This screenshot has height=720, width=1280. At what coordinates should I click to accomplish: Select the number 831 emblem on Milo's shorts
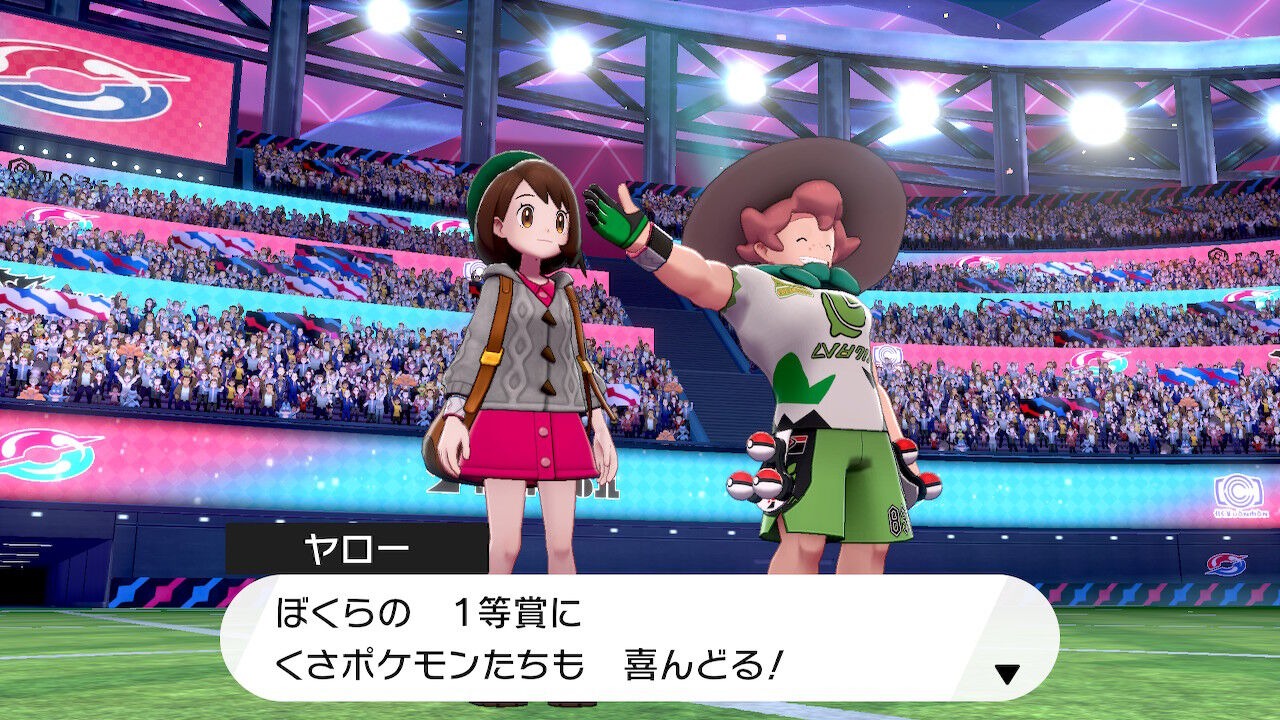(895, 520)
